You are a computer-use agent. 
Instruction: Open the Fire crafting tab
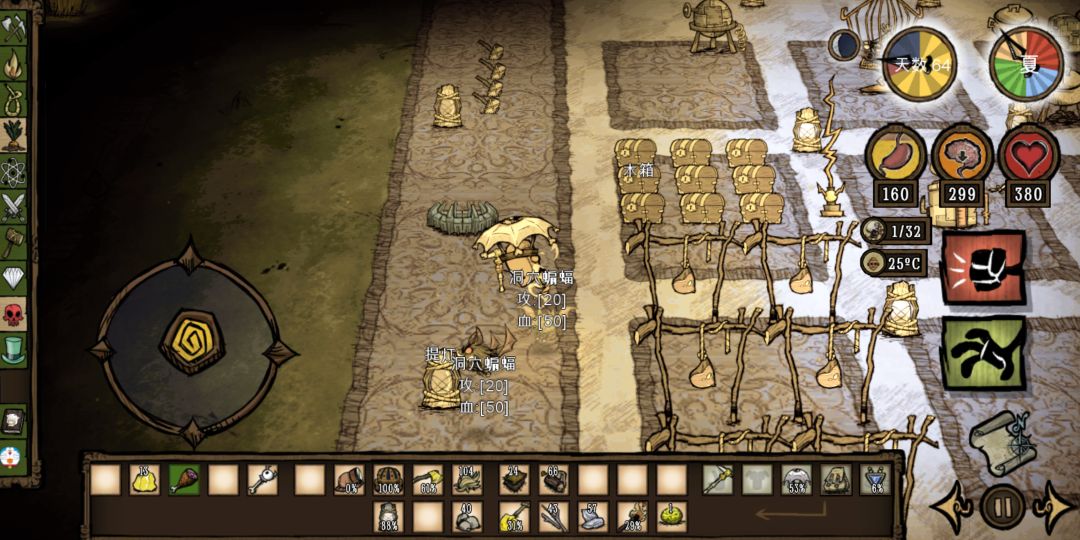click(x=14, y=64)
